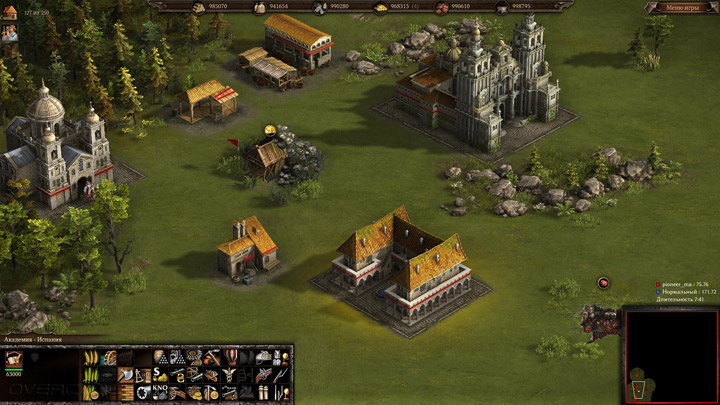Choose the musket upgrade icon
720x405 pixels.
click(x=265, y=374)
